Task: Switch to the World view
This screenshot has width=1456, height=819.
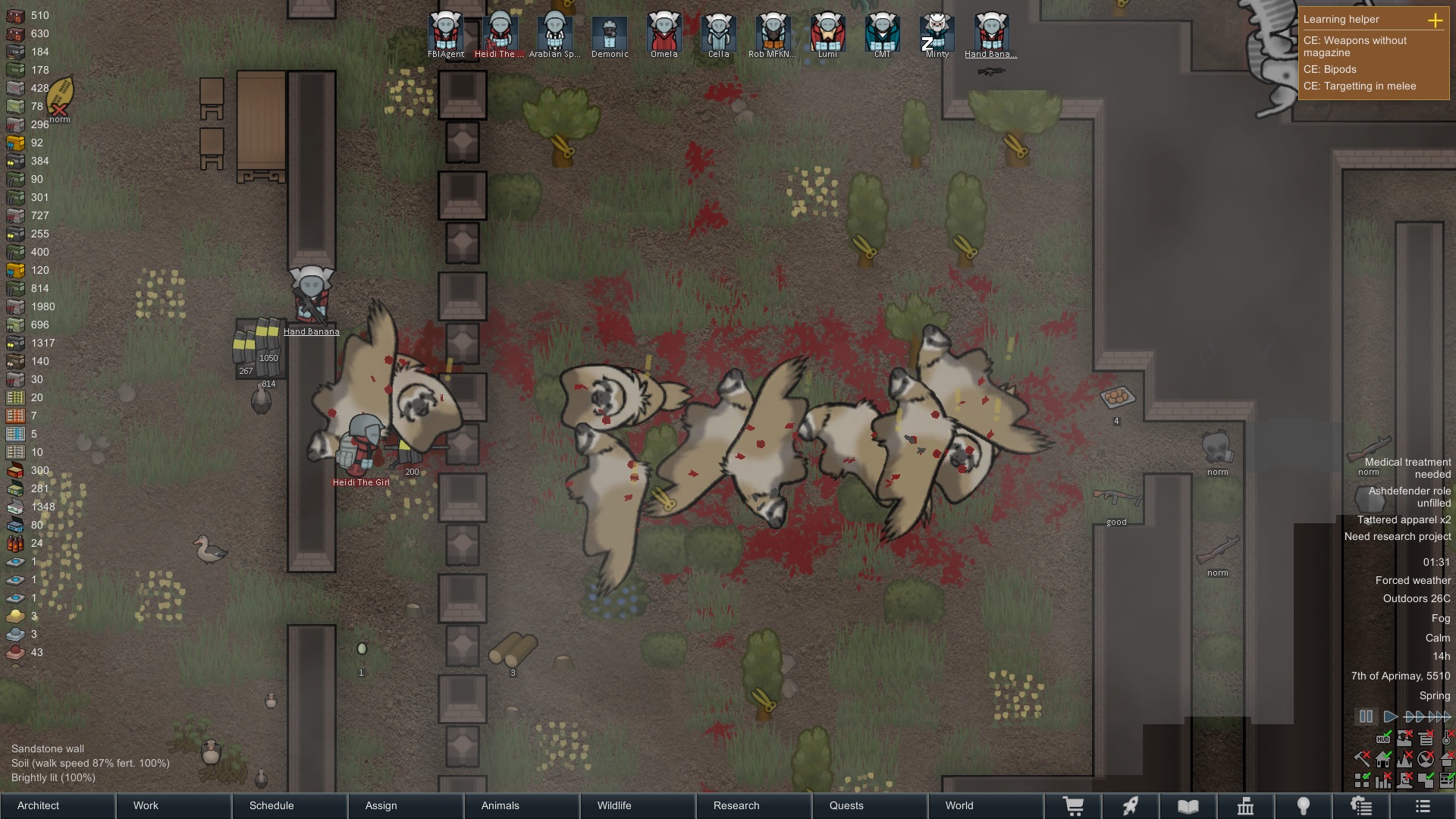Action: pos(986,805)
